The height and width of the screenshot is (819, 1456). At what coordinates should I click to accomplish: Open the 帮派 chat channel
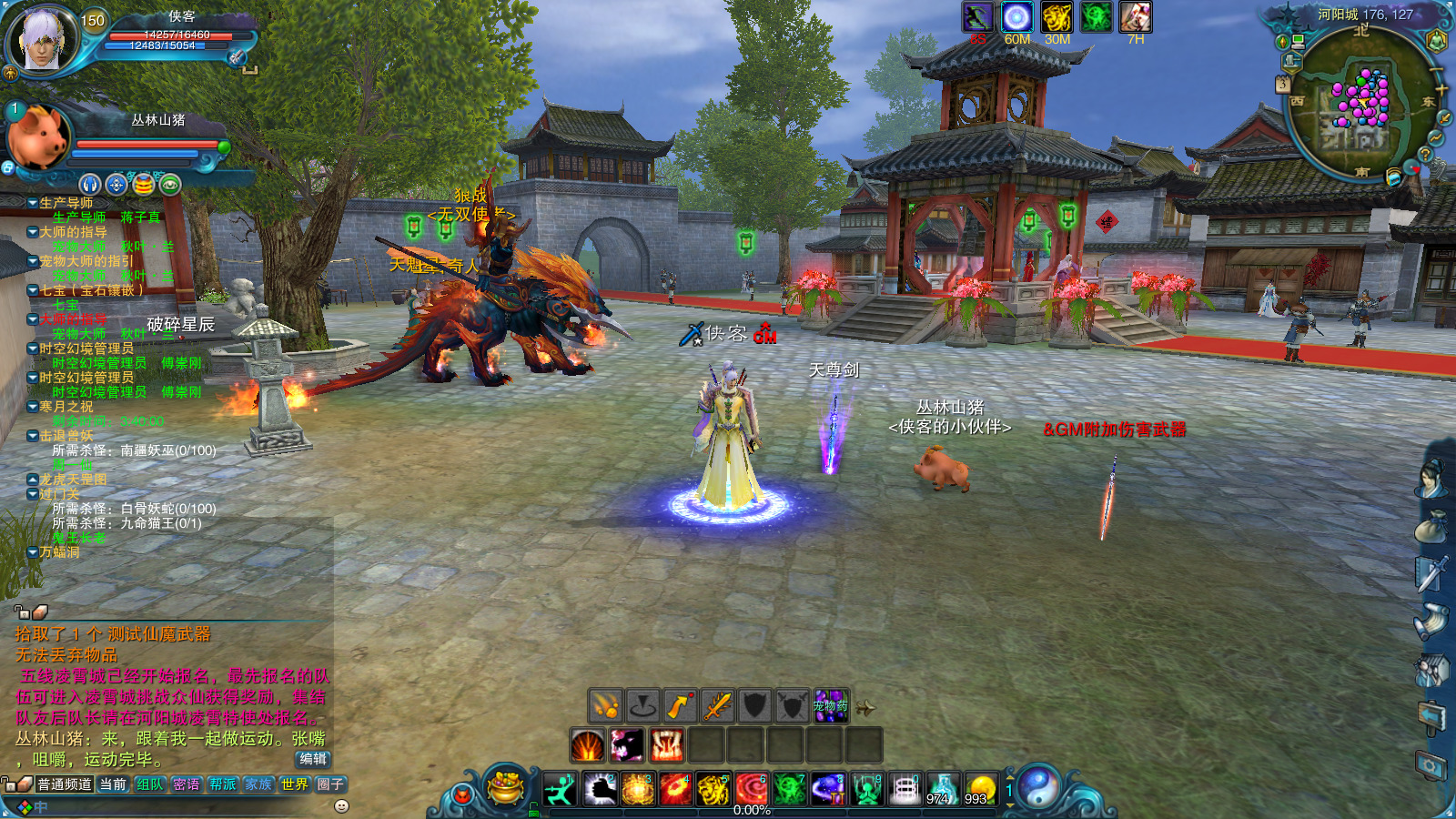[222, 784]
